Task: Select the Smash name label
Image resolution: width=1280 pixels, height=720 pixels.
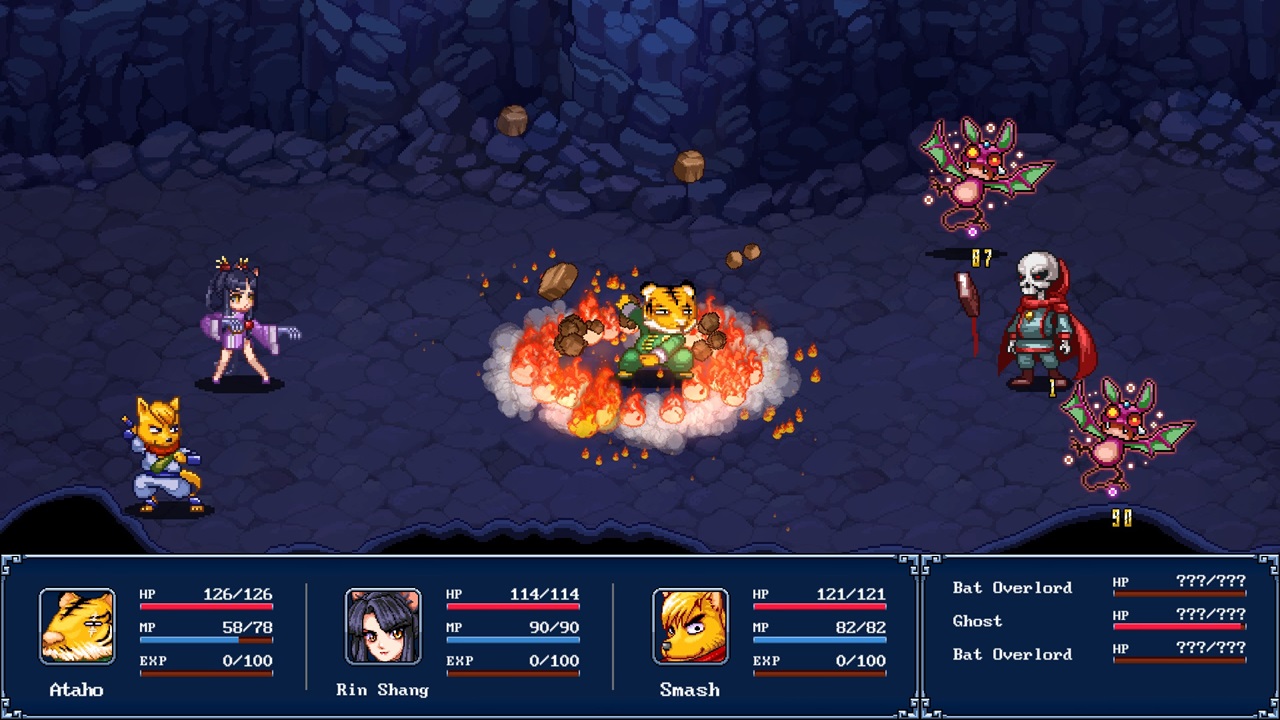Action: 690,689
